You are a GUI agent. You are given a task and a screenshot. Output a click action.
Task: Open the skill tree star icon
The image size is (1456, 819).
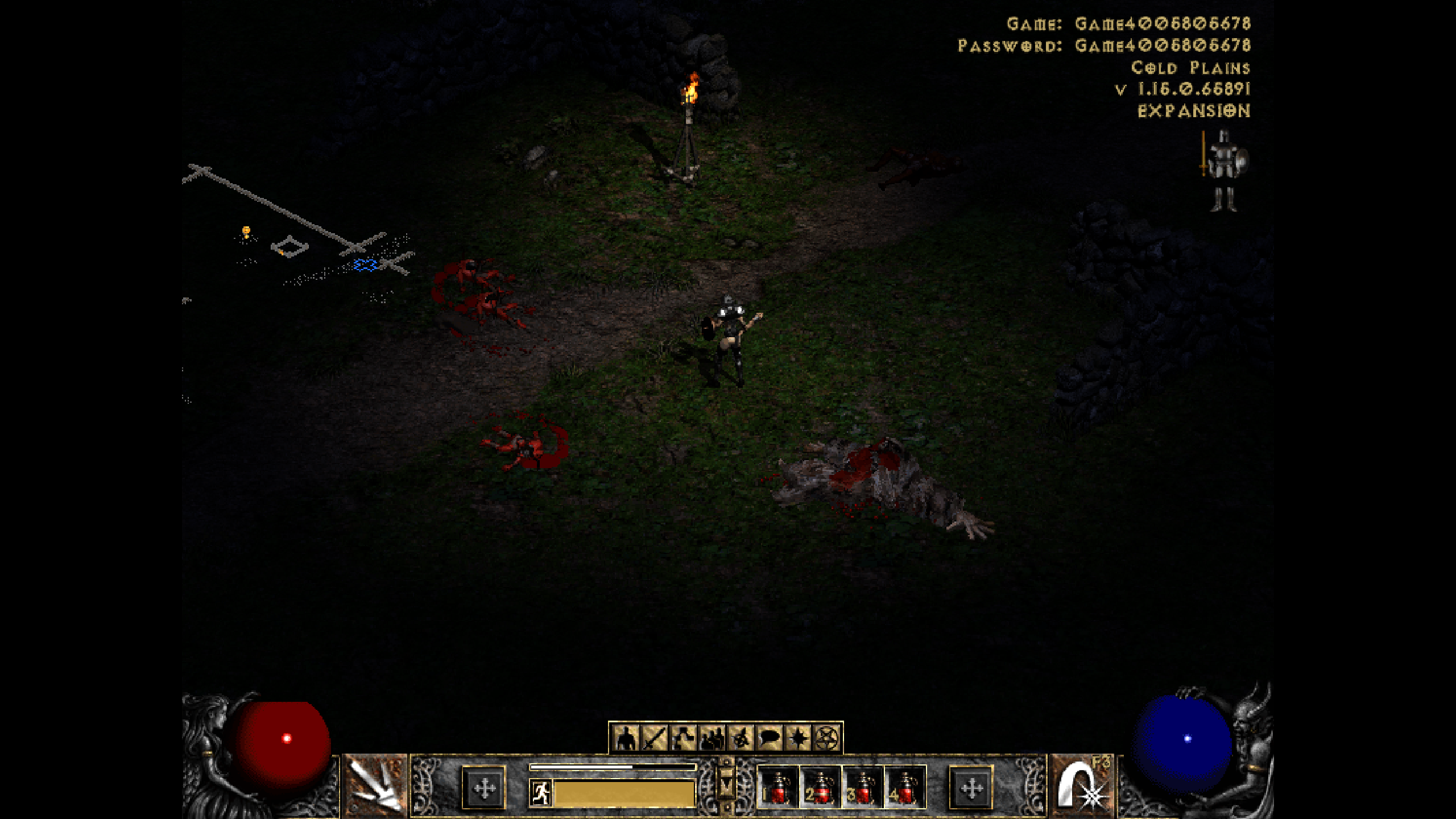point(799,738)
